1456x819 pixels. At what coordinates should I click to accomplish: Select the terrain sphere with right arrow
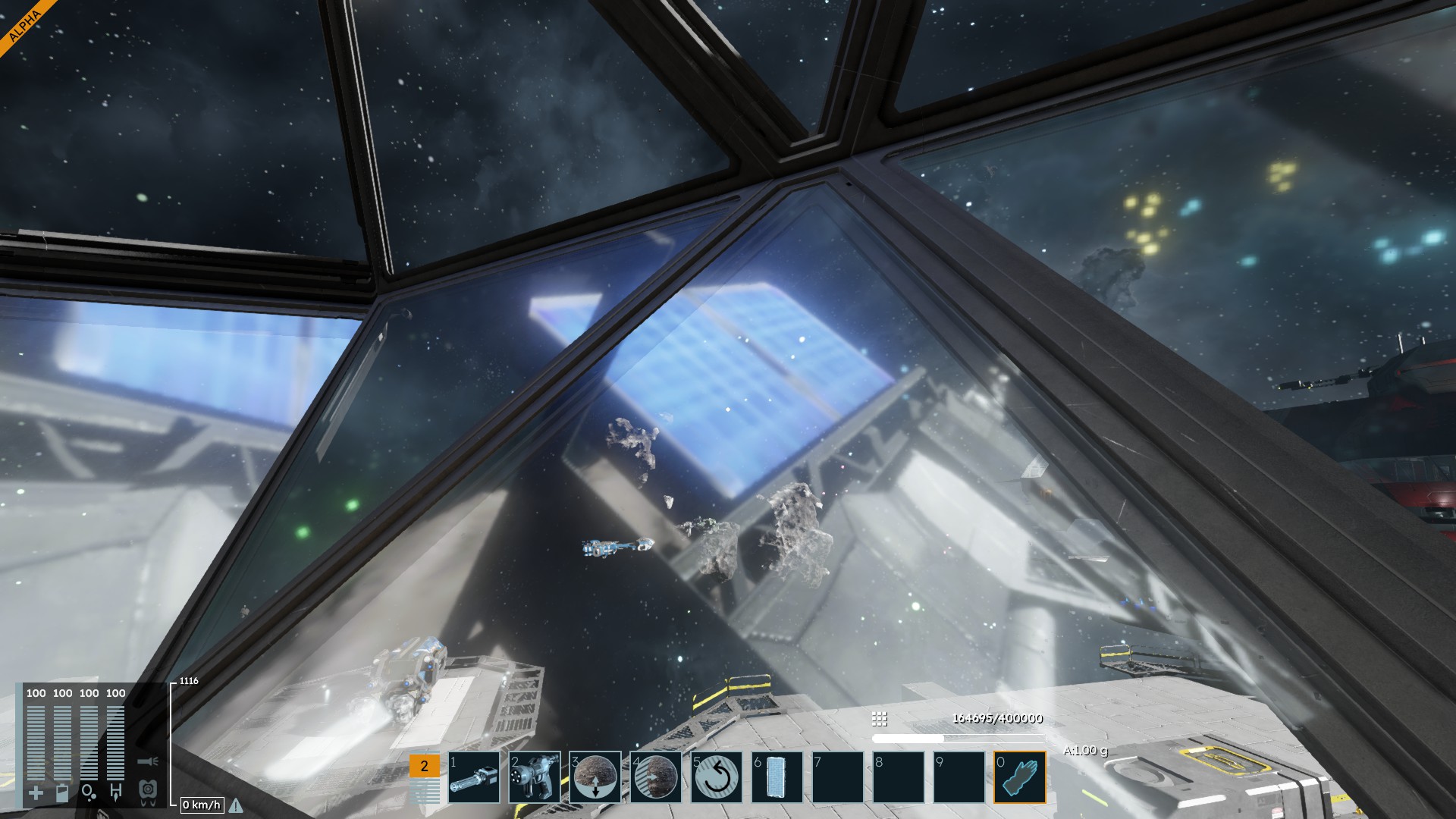pos(656,777)
